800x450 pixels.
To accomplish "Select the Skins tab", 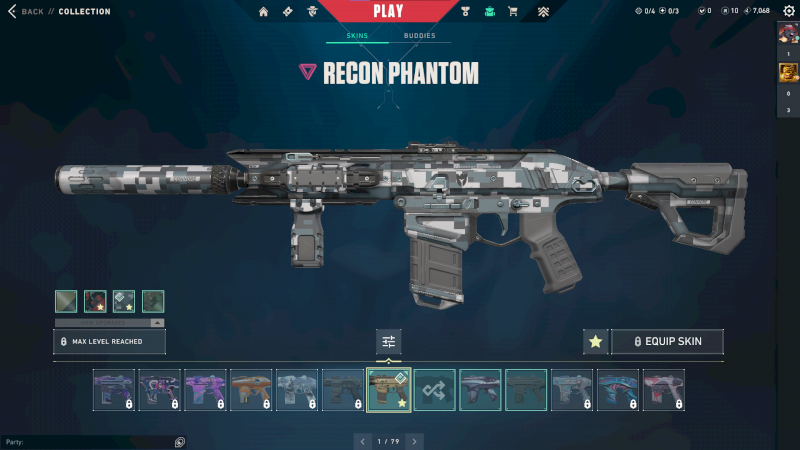I will (x=357, y=36).
